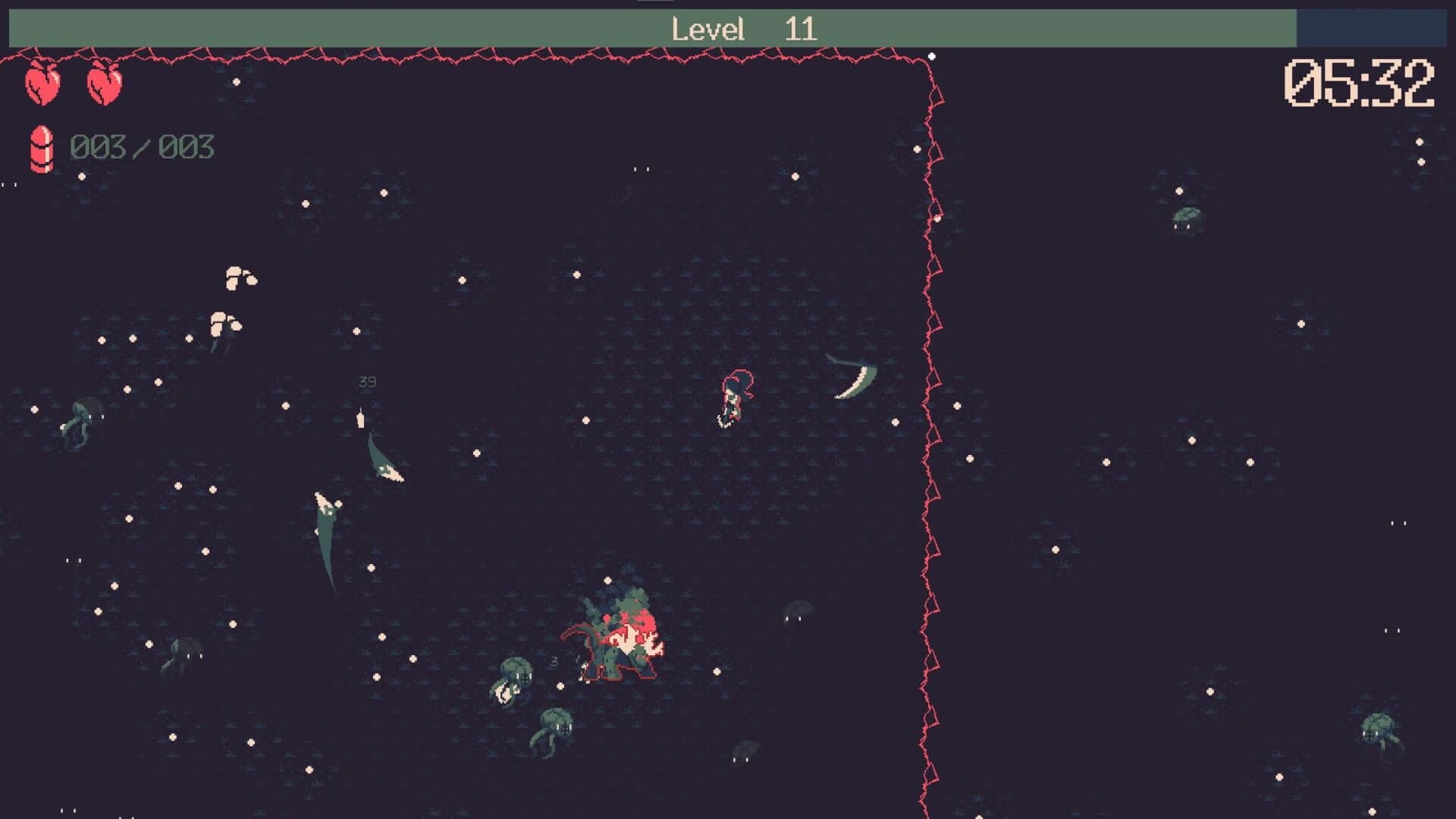Click the pink ammo bullet icon
Screen dimensions: 1456x819
click(42, 146)
